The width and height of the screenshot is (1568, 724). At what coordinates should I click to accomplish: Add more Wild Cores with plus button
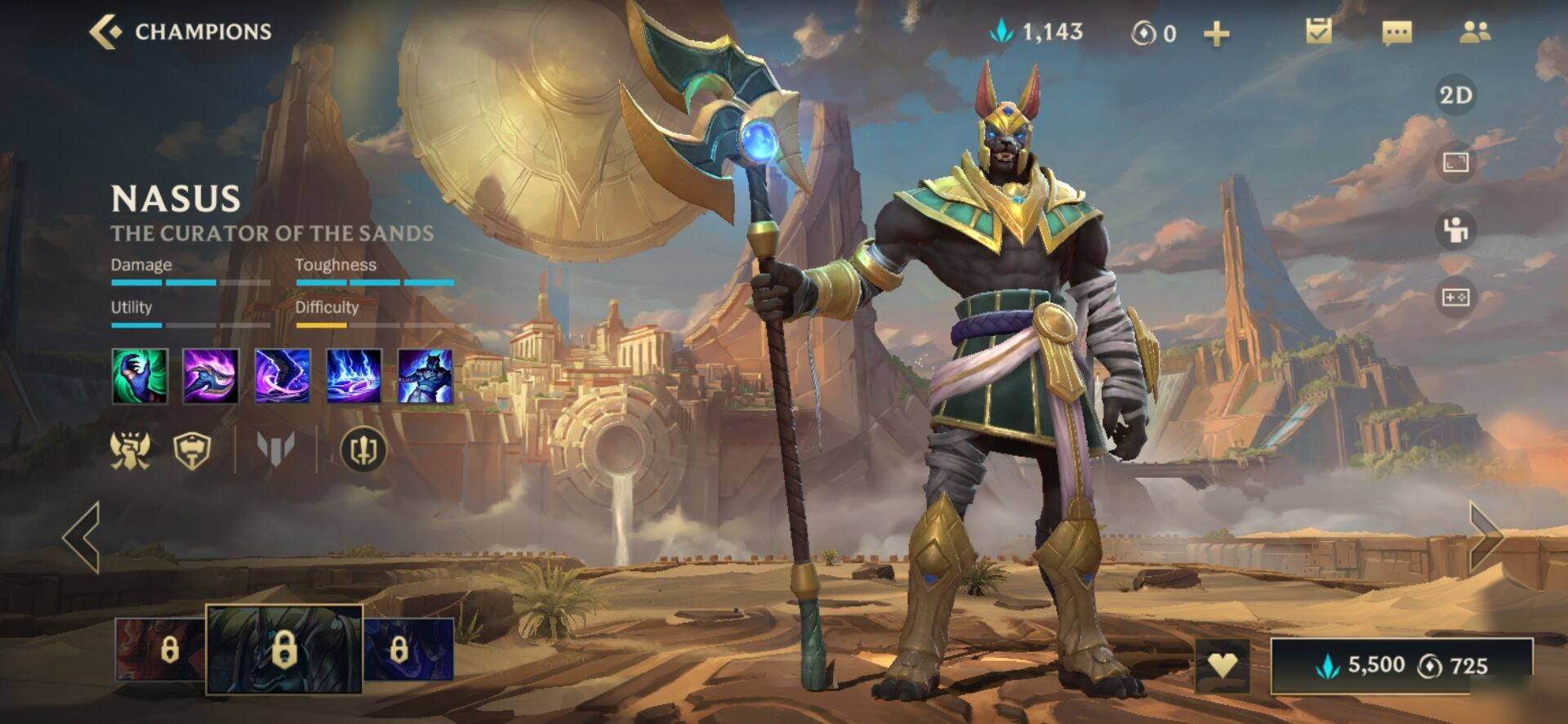click(1216, 34)
